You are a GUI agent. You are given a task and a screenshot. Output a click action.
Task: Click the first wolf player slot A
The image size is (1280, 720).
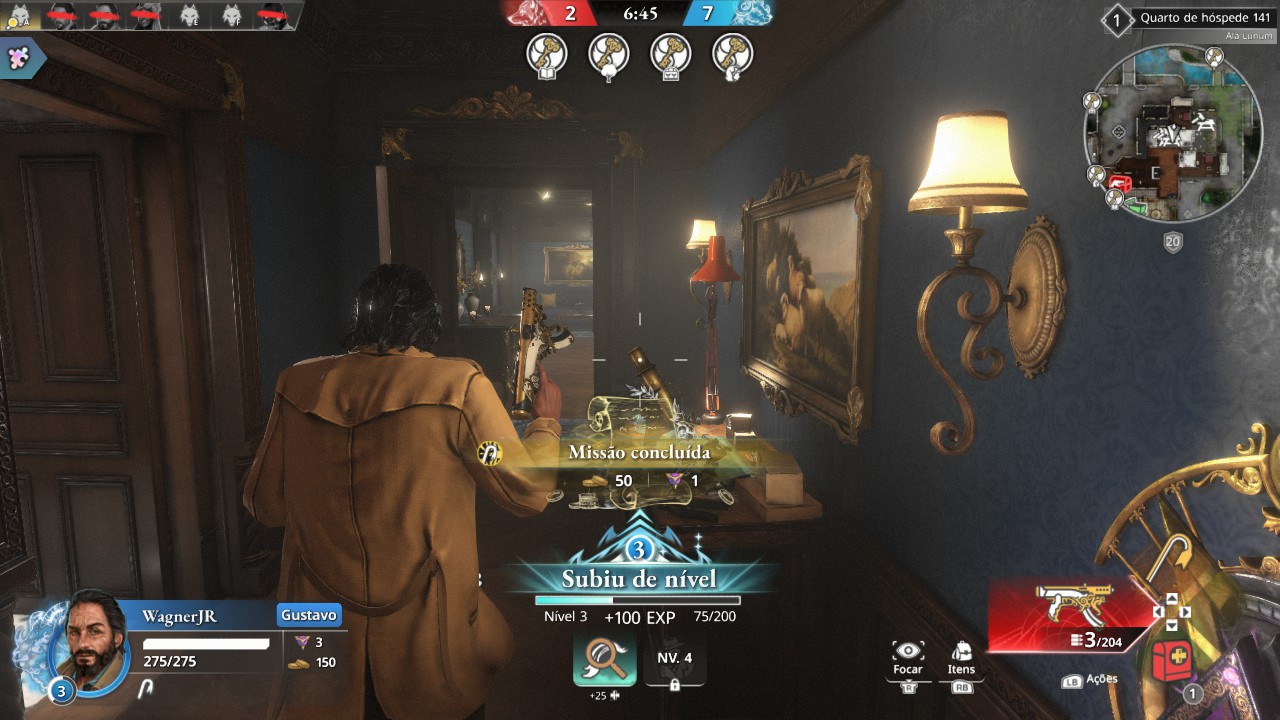tap(20, 16)
